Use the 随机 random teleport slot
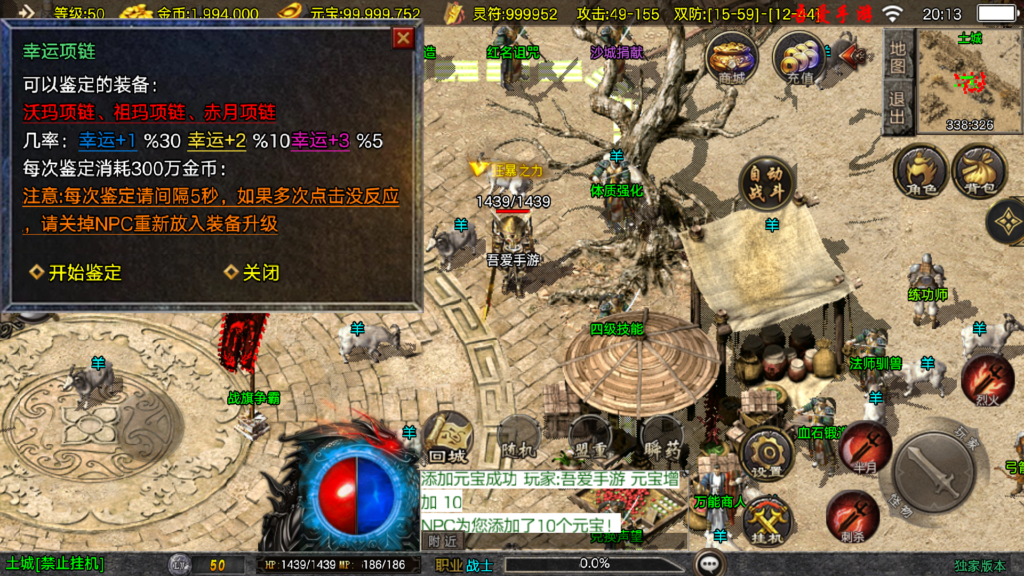This screenshot has height=576, width=1024. [x=520, y=438]
